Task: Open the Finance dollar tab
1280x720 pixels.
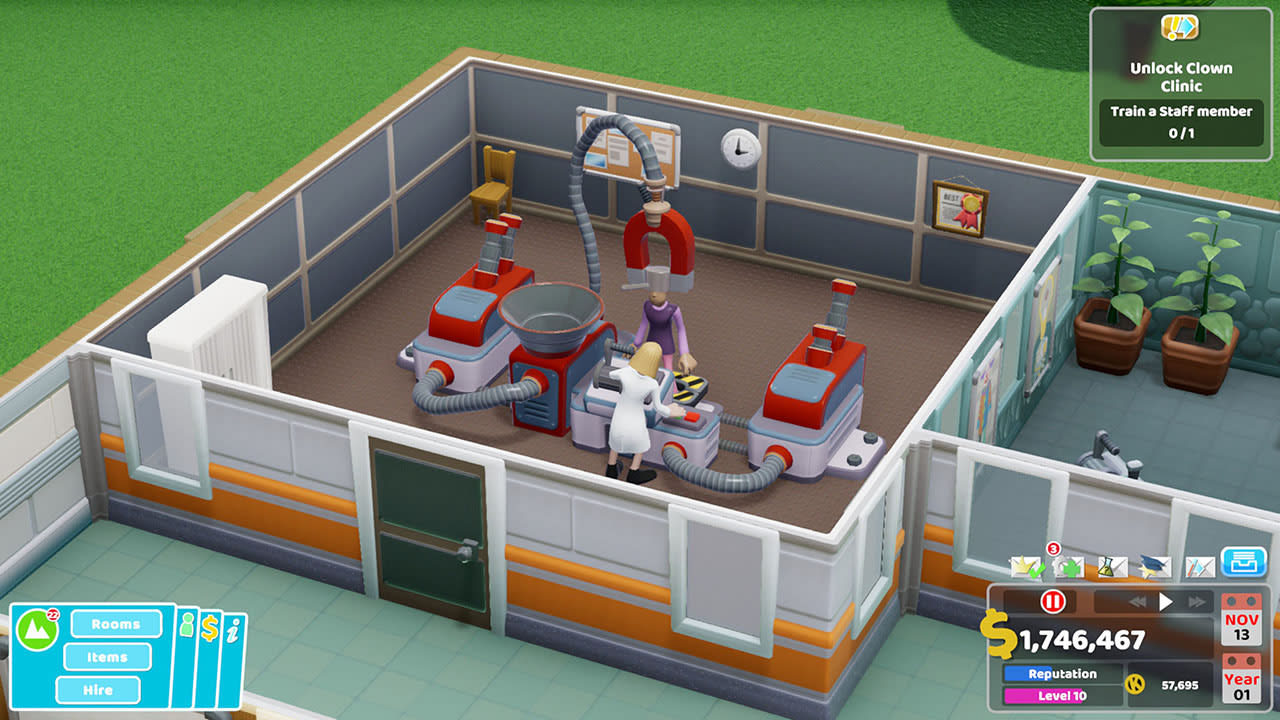Action: pyautogui.click(x=209, y=626)
